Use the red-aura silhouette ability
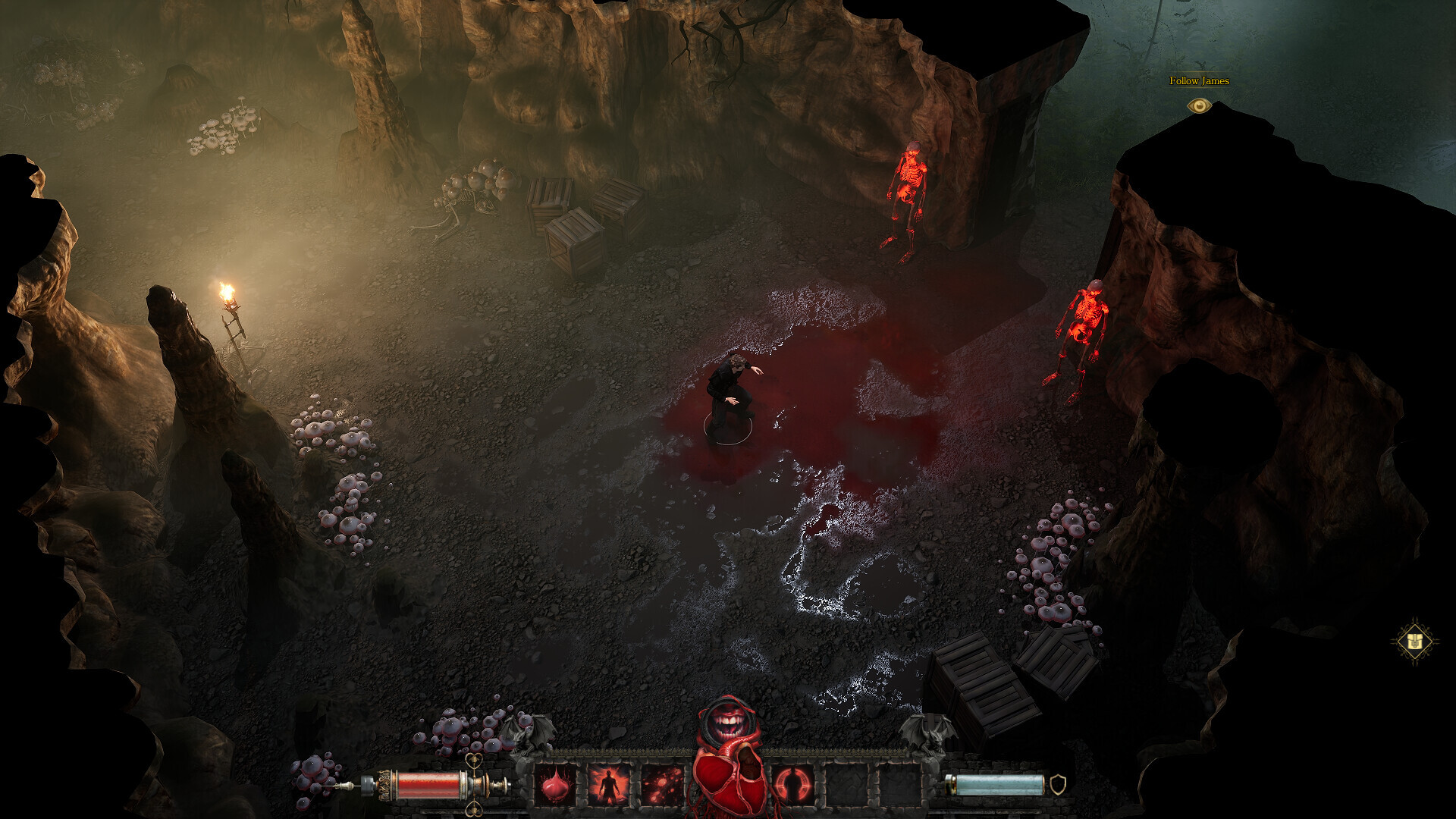This screenshot has width=1456, height=819. [608, 785]
